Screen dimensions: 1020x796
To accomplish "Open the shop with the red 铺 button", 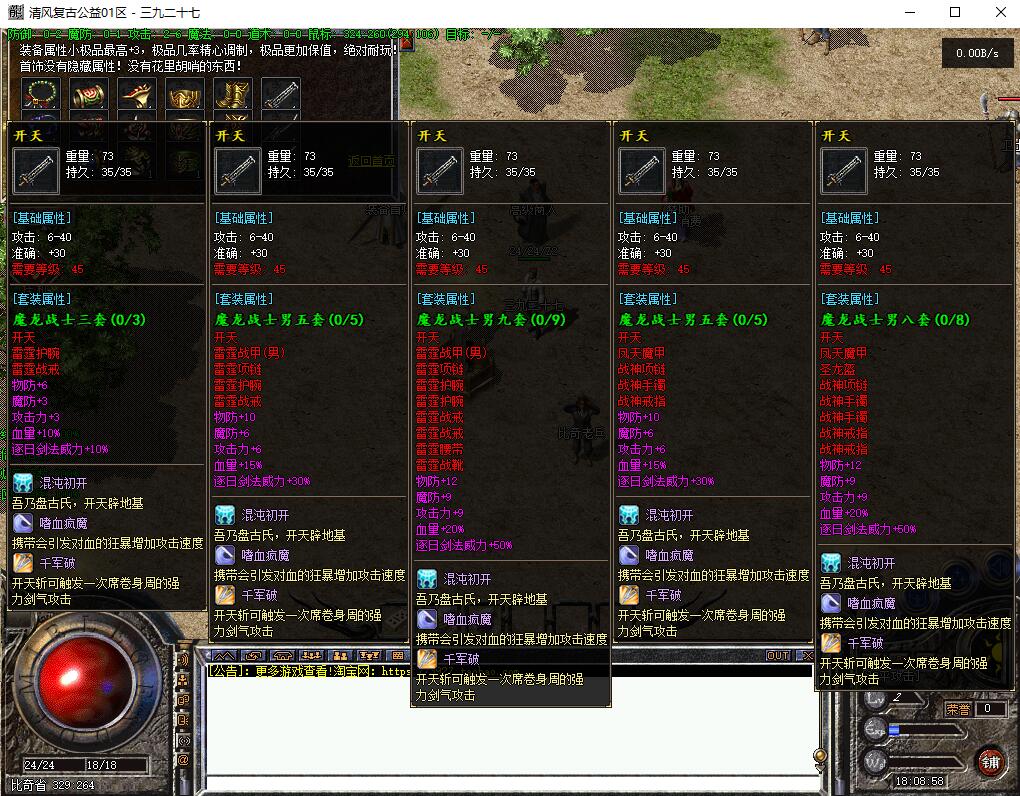I will click(x=990, y=762).
